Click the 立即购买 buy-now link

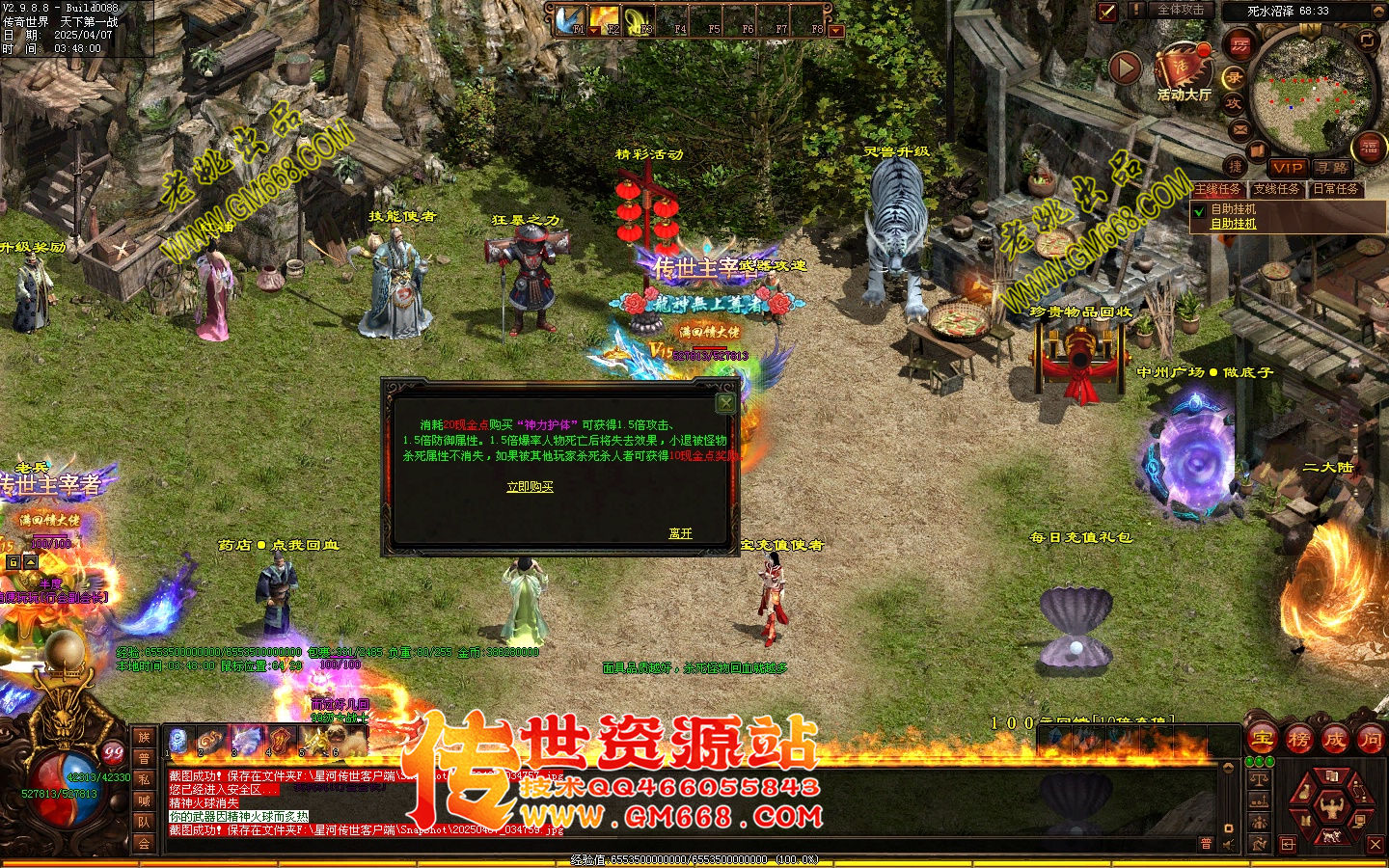click(530, 487)
